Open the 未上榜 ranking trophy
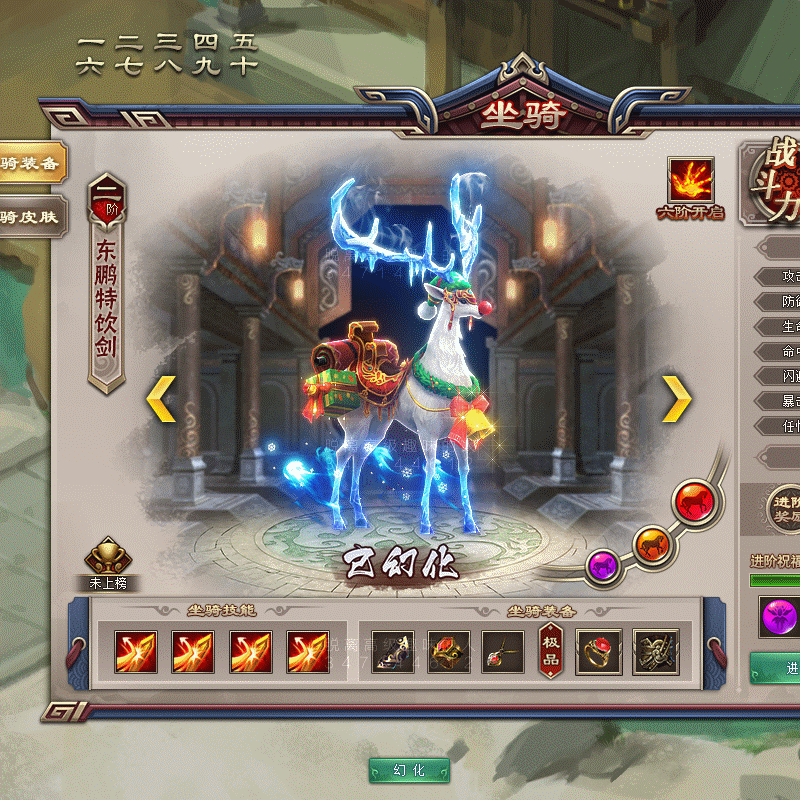The height and width of the screenshot is (800, 800). [110, 558]
